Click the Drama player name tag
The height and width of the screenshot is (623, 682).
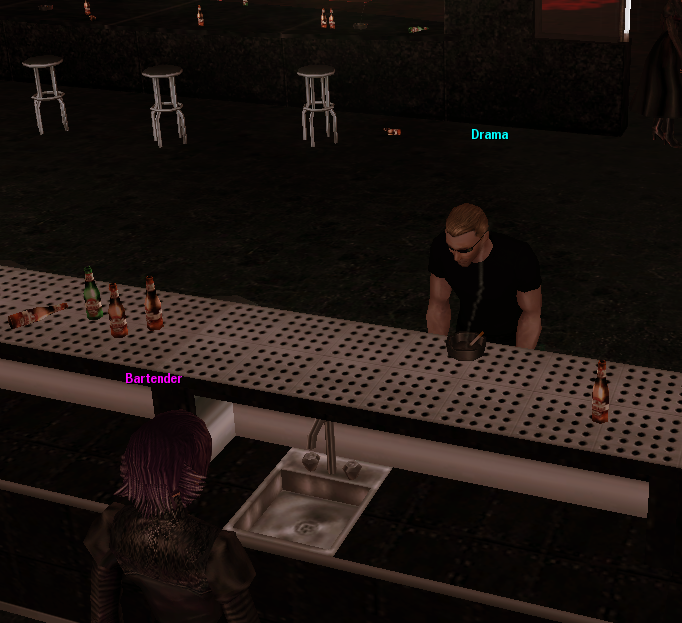tap(490, 135)
